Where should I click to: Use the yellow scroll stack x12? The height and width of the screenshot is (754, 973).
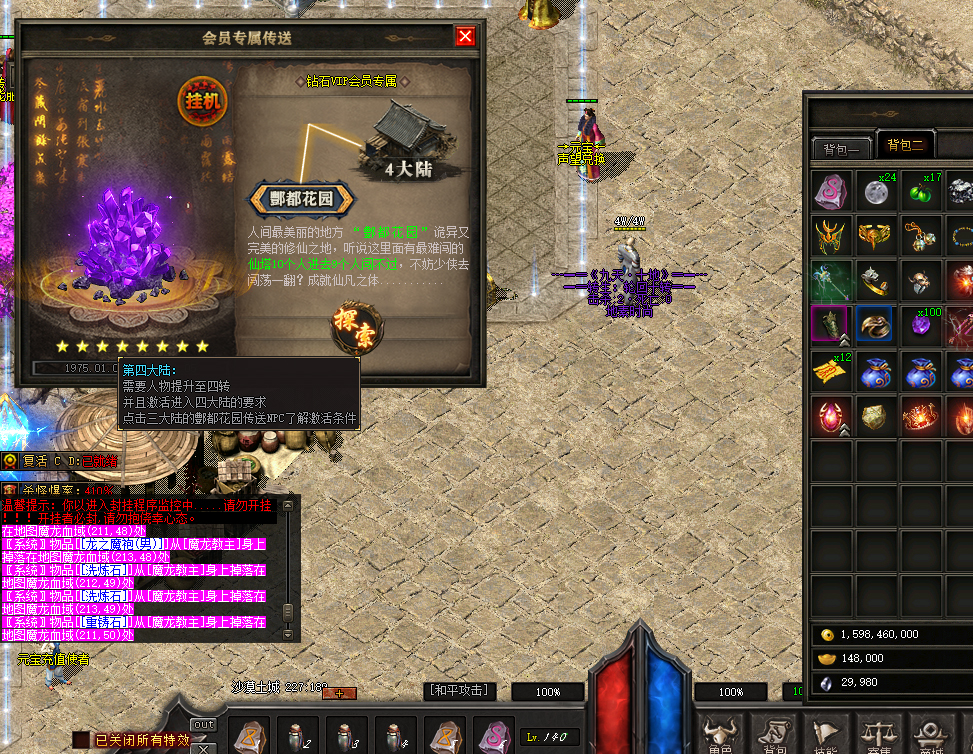(x=832, y=371)
